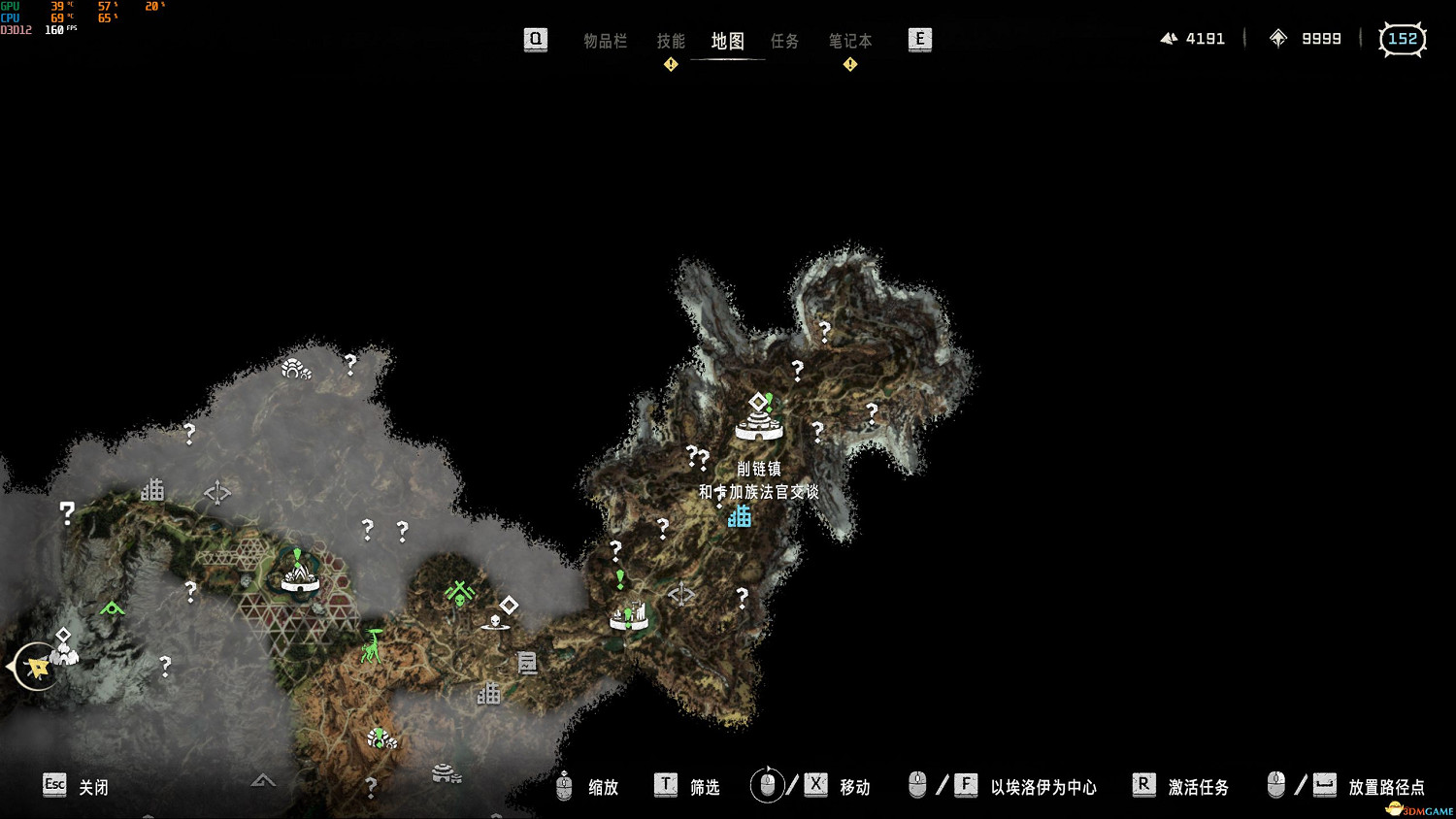Select the green hunting grounds chevron marker
This screenshot has height=819, width=1456.
113,608
